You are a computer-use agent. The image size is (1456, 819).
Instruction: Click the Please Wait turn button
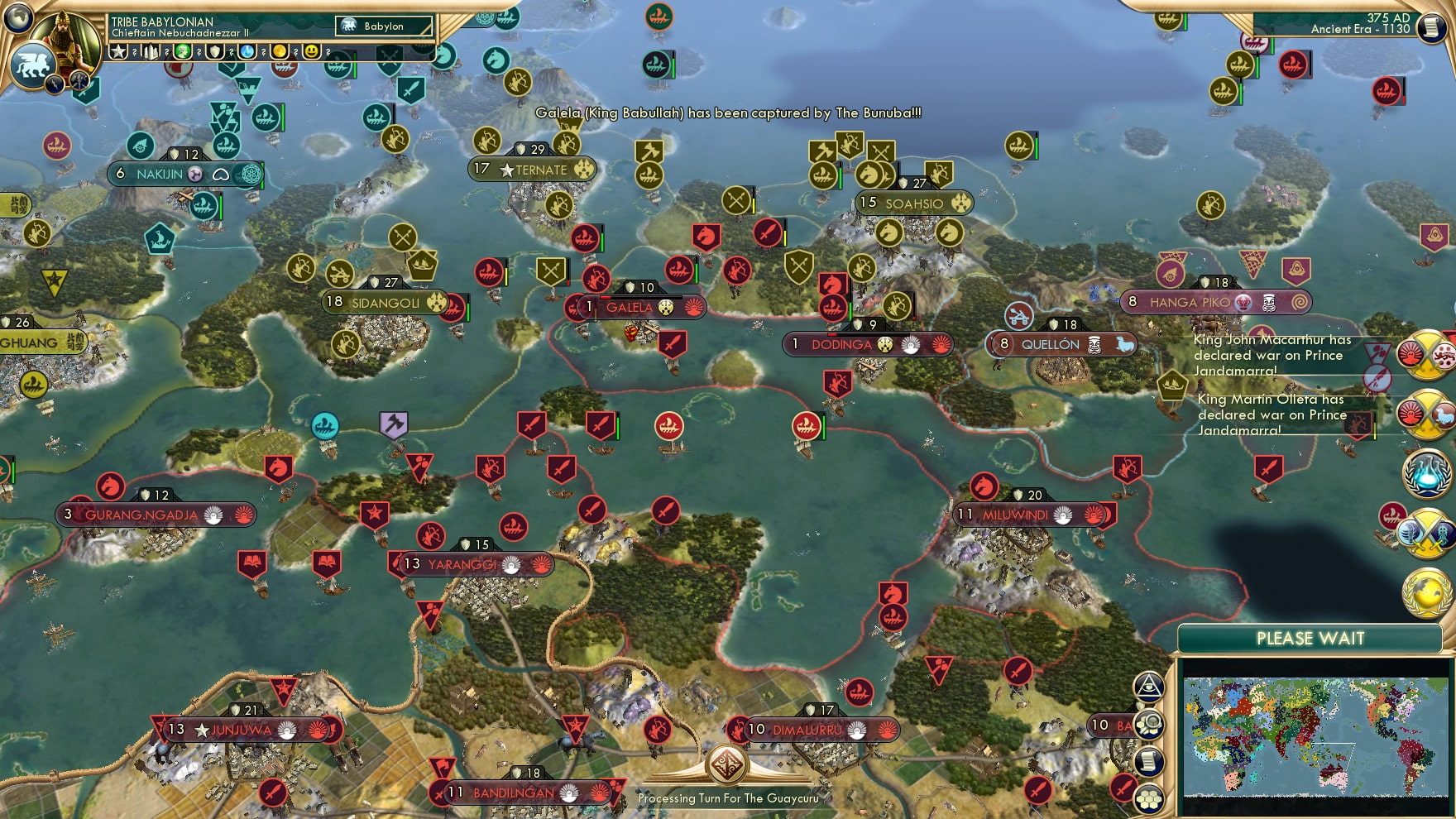[1310, 639]
